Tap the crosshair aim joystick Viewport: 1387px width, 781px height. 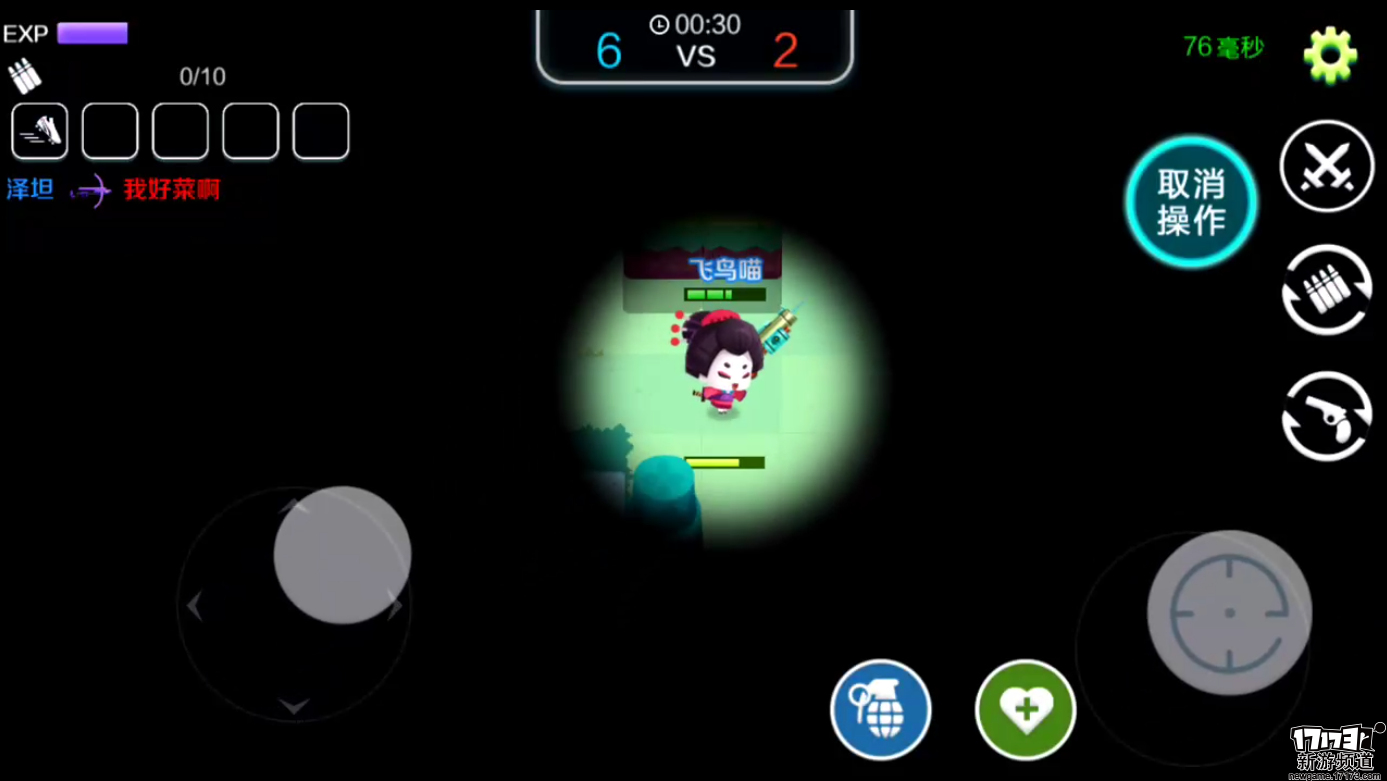[1229, 612]
